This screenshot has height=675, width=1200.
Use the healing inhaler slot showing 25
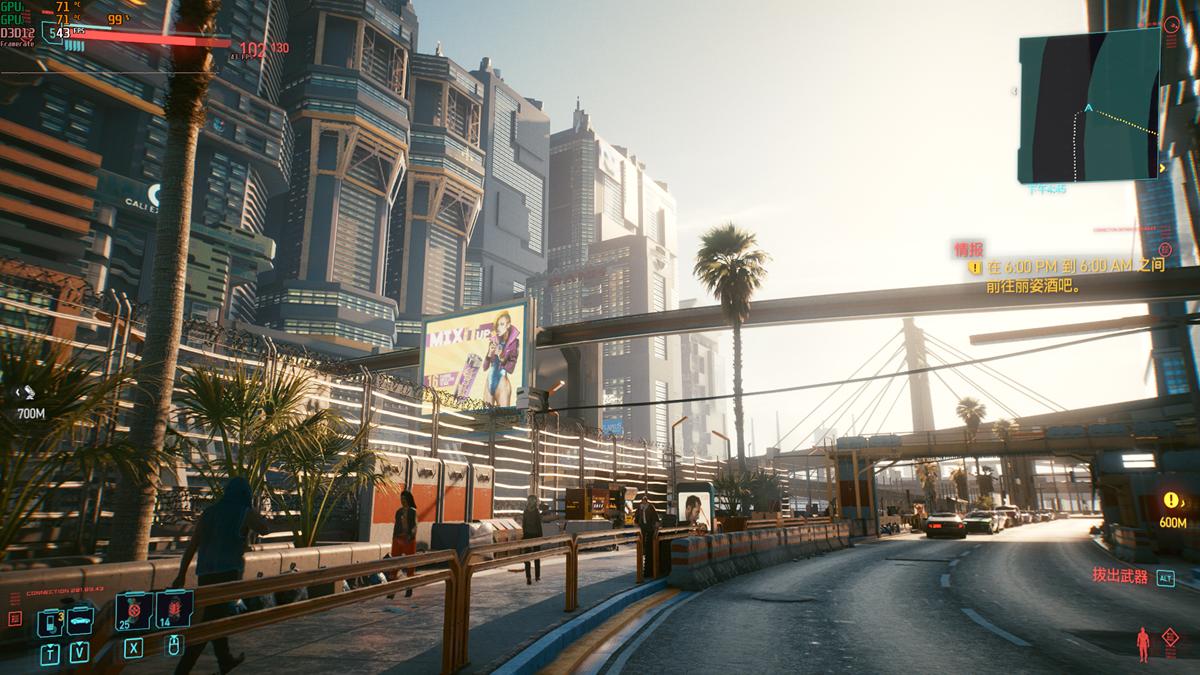(x=133, y=611)
